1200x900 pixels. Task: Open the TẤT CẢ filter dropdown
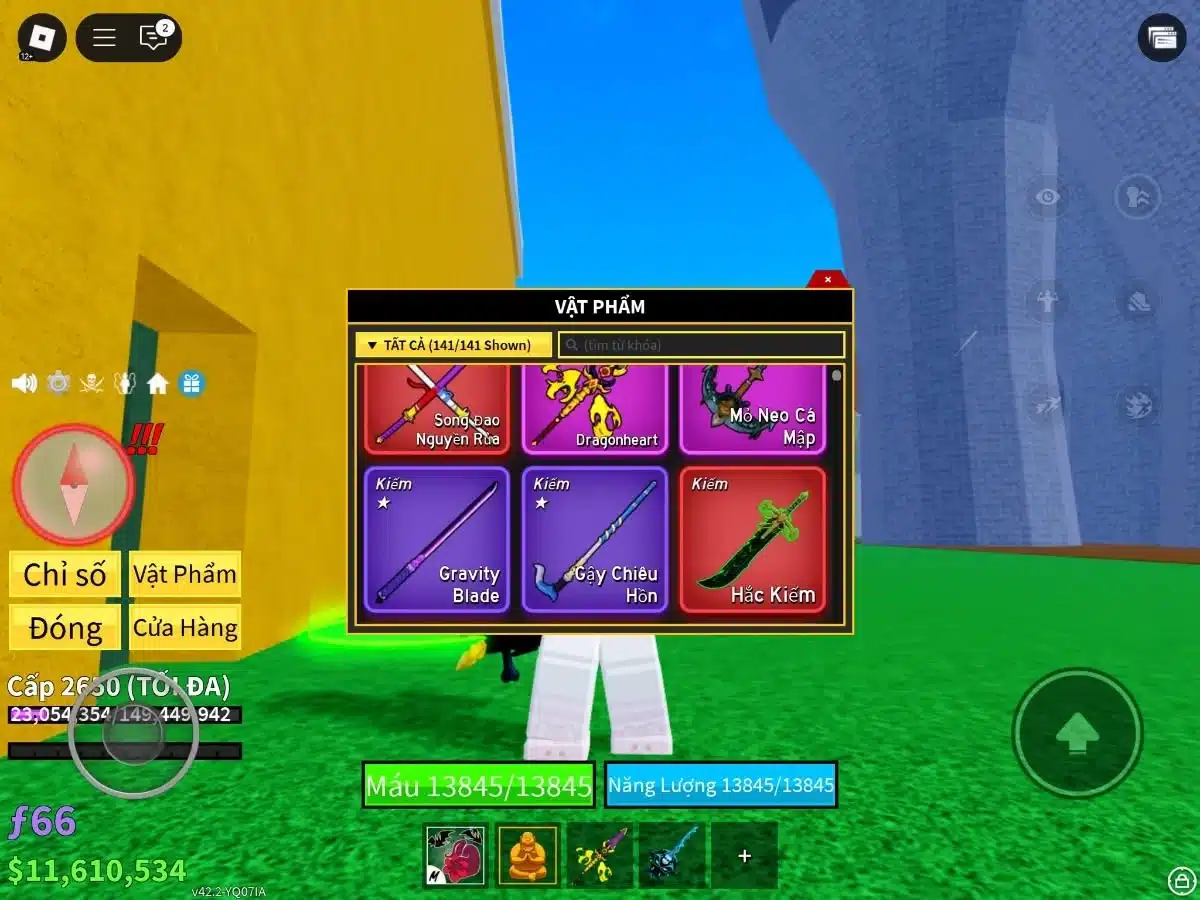point(453,345)
